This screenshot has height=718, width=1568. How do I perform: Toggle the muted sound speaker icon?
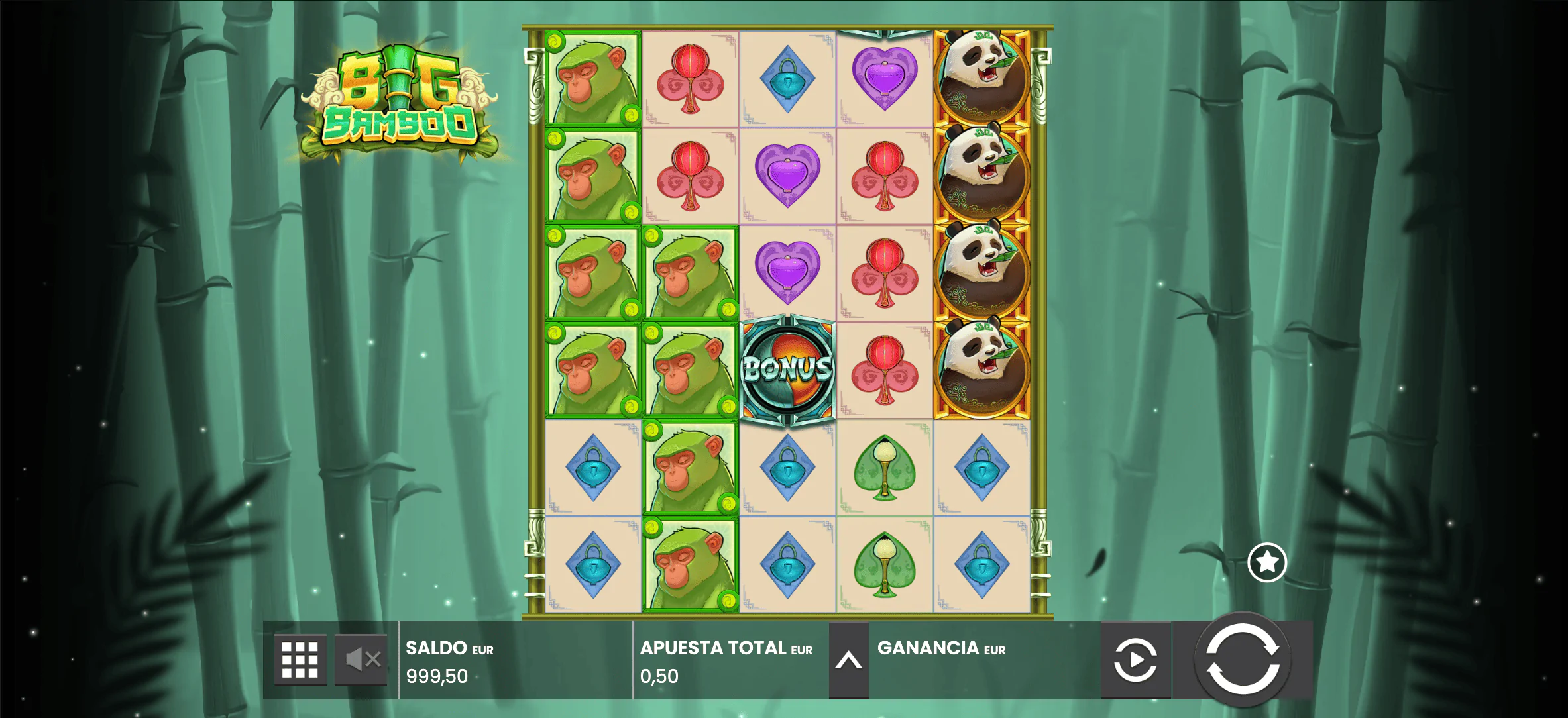pyautogui.click(x=361, y=660)
